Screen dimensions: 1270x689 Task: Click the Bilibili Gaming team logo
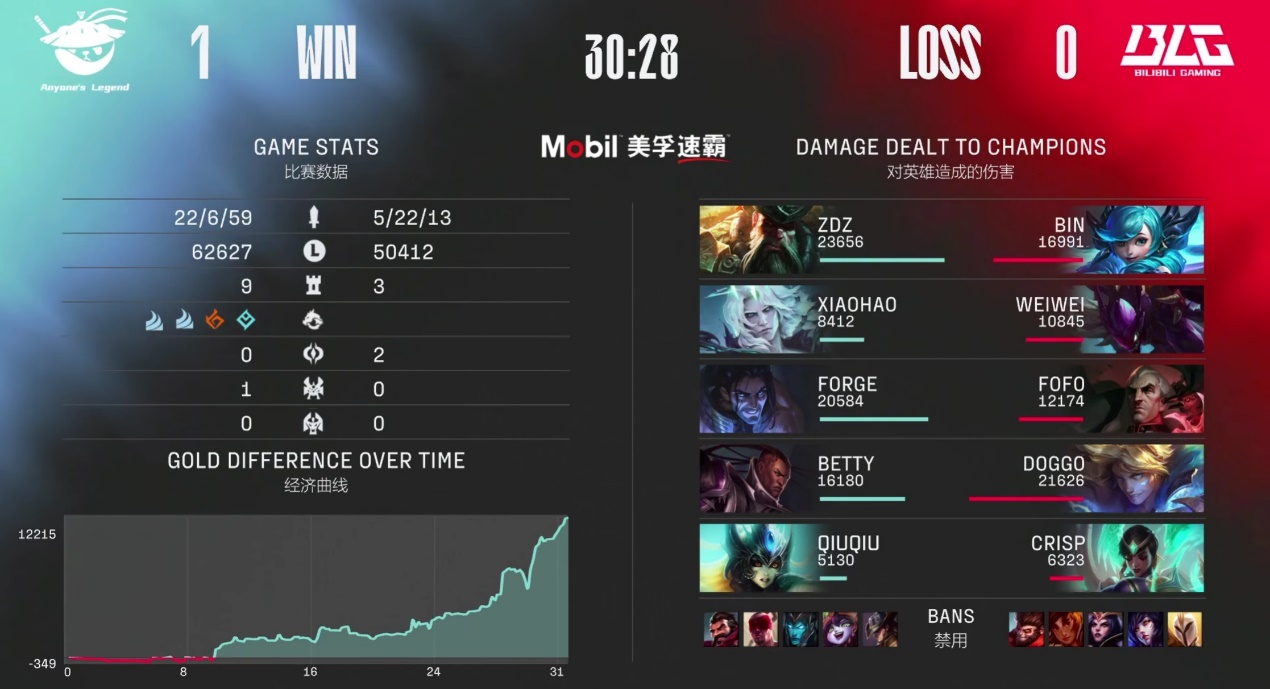point(1176,51)
